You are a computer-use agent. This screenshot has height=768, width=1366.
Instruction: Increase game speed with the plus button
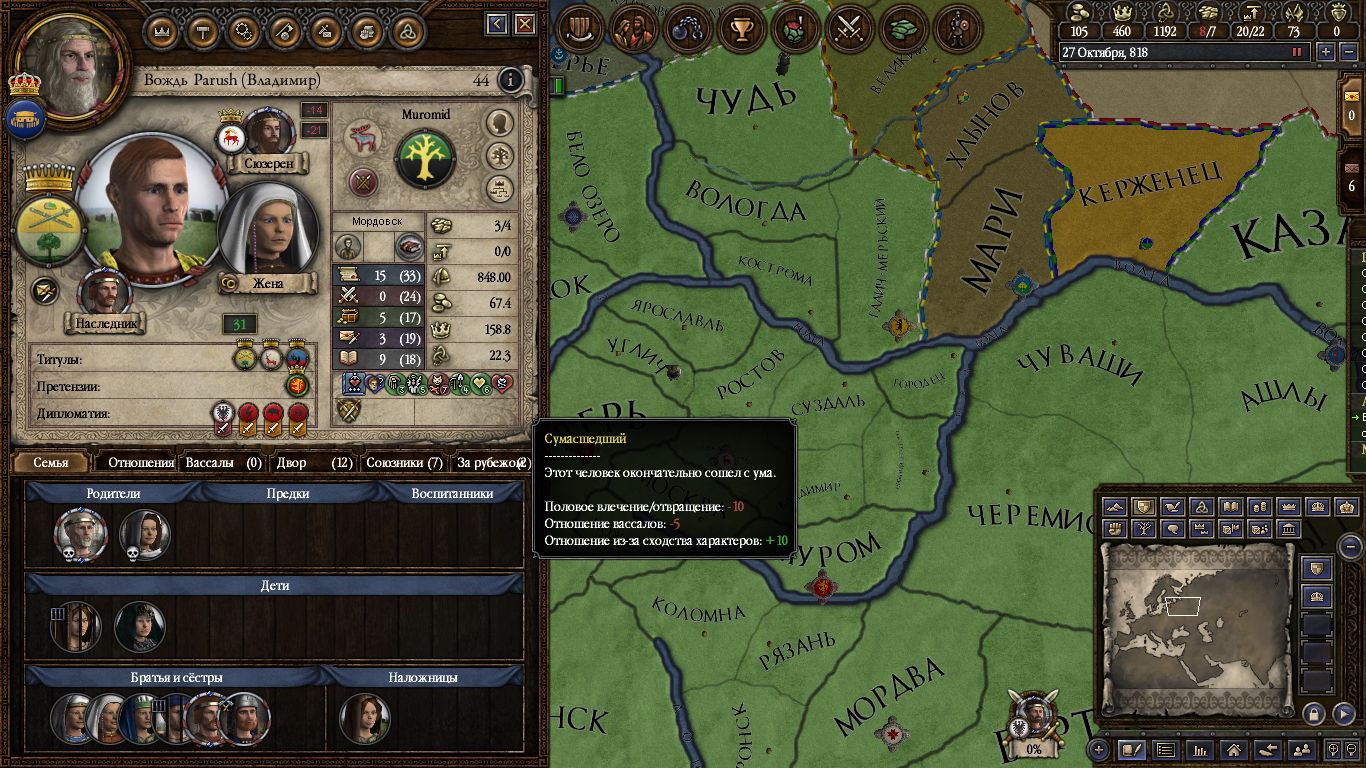click(1326, 52)
